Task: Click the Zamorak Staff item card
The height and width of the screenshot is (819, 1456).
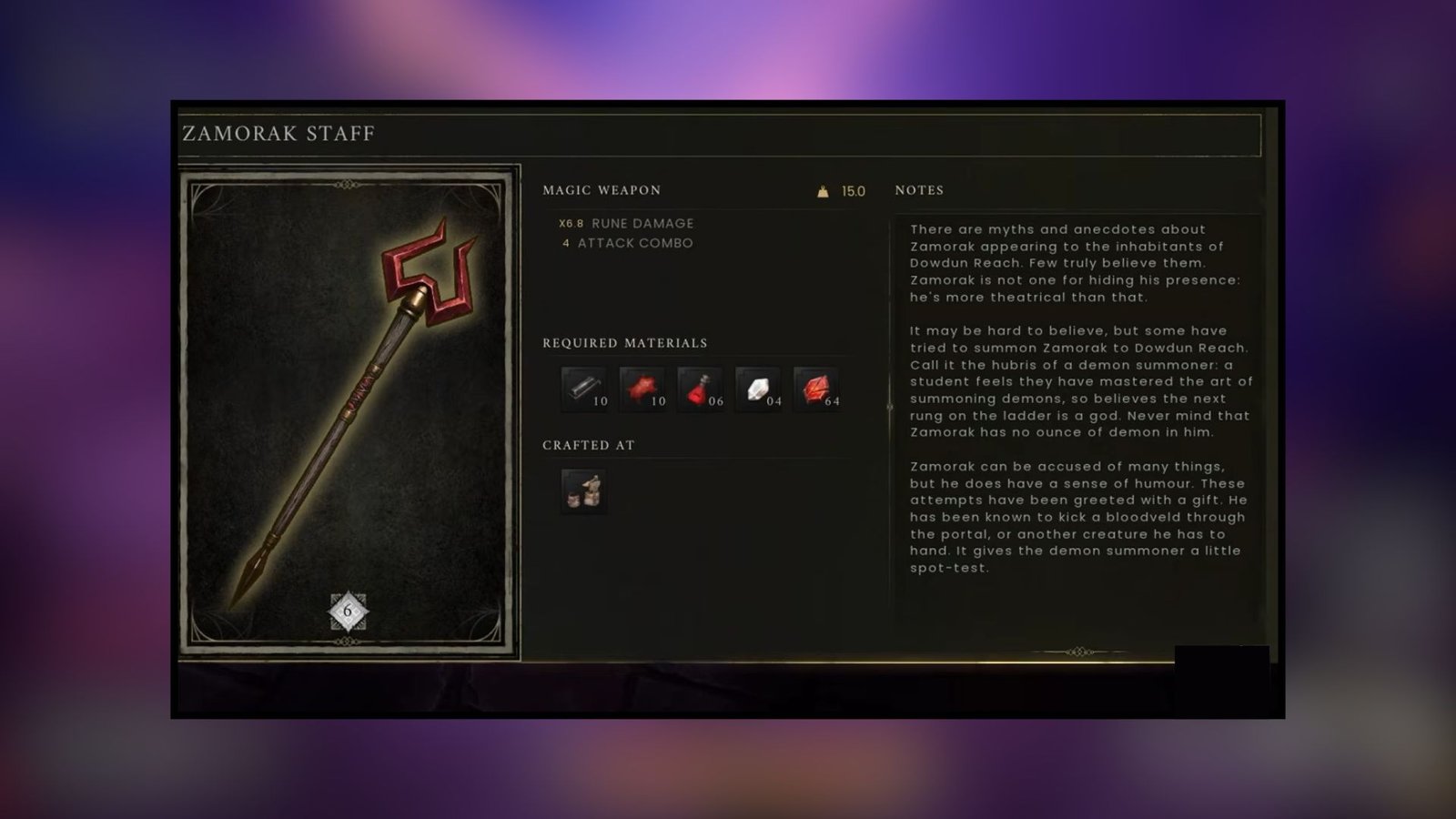Action: tap(348, 411)
